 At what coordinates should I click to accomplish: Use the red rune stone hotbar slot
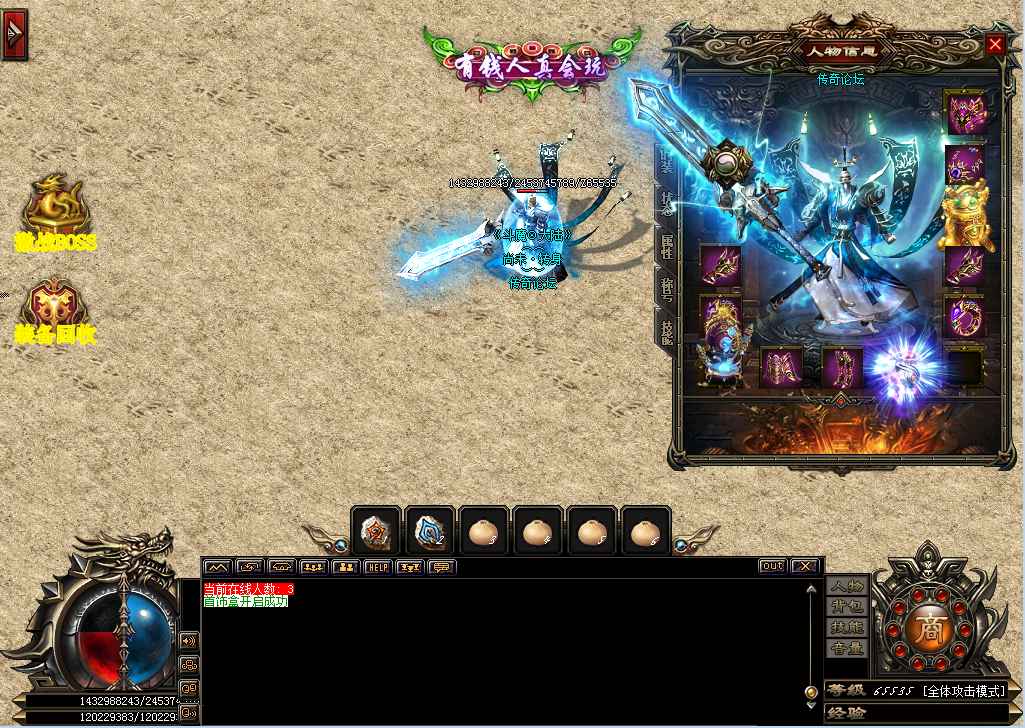click(376, 531)
